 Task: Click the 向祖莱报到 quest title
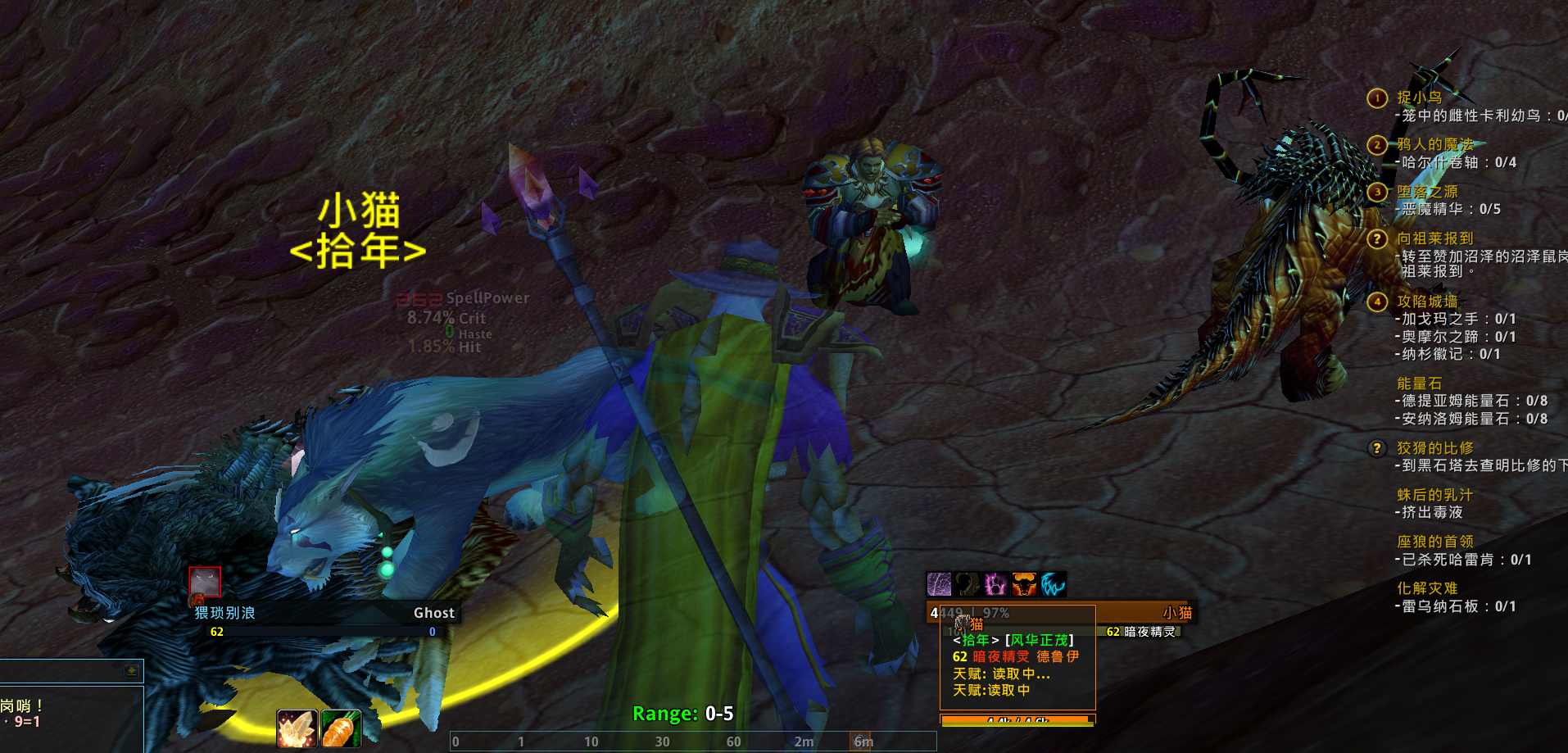click(x=1434, y=238)
